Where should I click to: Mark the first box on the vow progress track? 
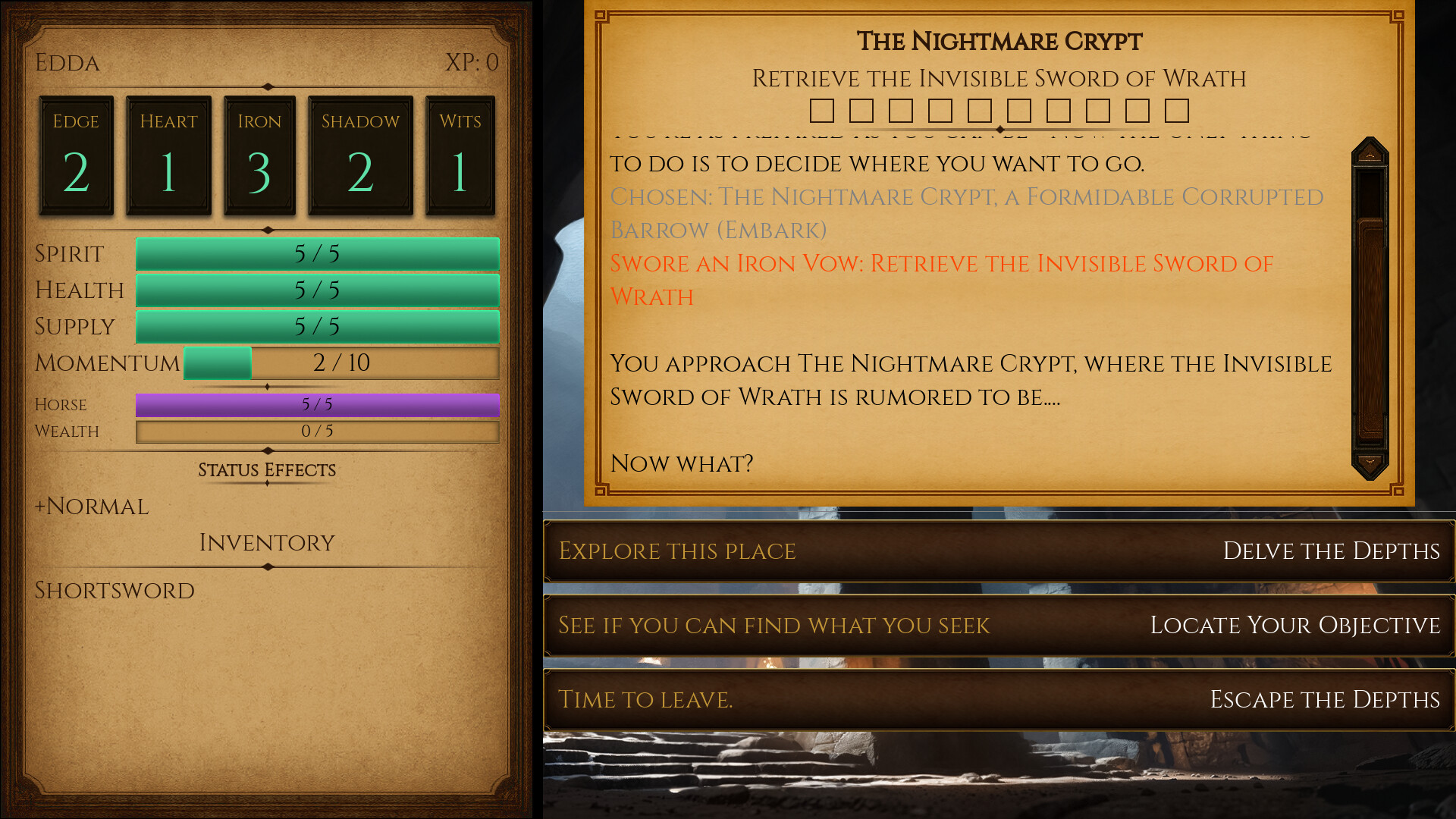[822, 111]
